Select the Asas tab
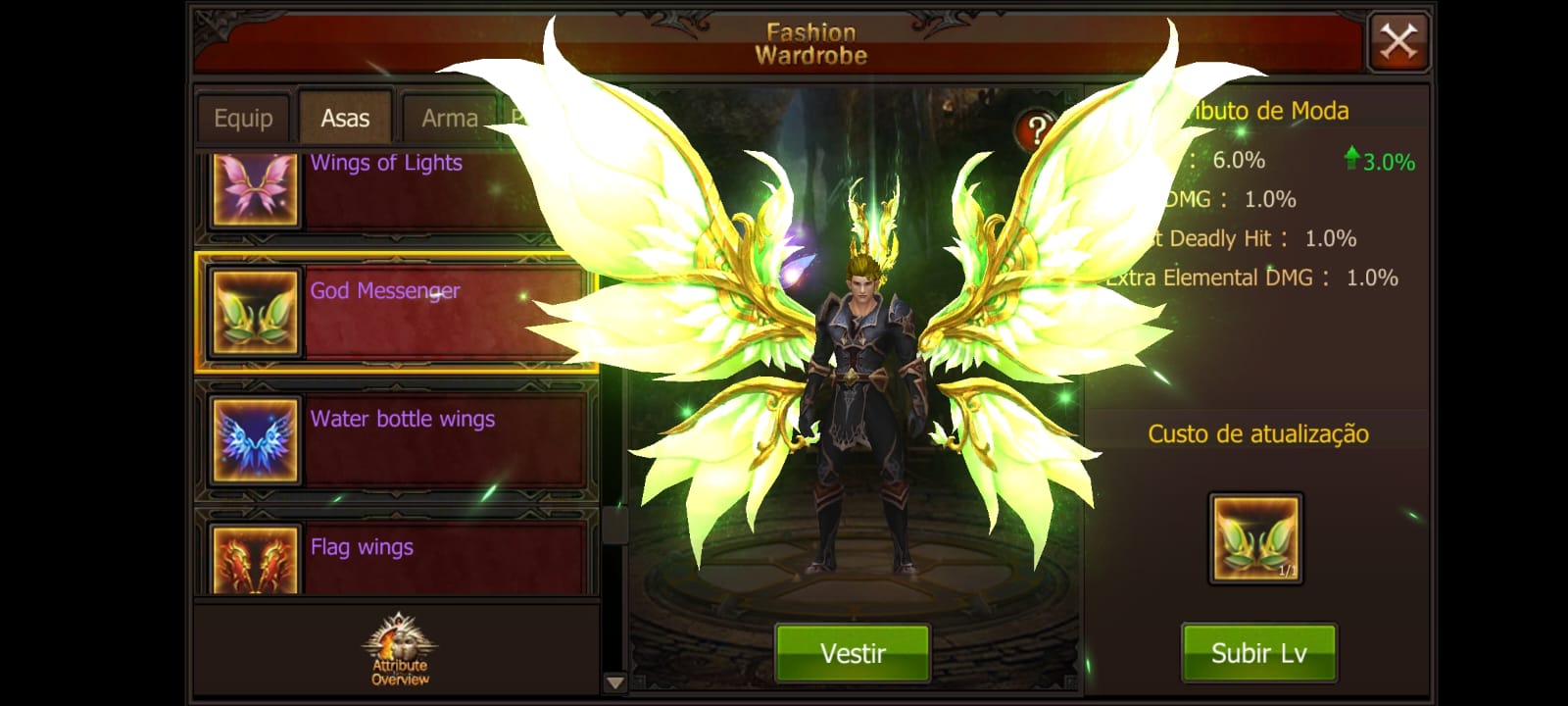The width and height of the screenshot is (1568, 706). click(345, 119)
